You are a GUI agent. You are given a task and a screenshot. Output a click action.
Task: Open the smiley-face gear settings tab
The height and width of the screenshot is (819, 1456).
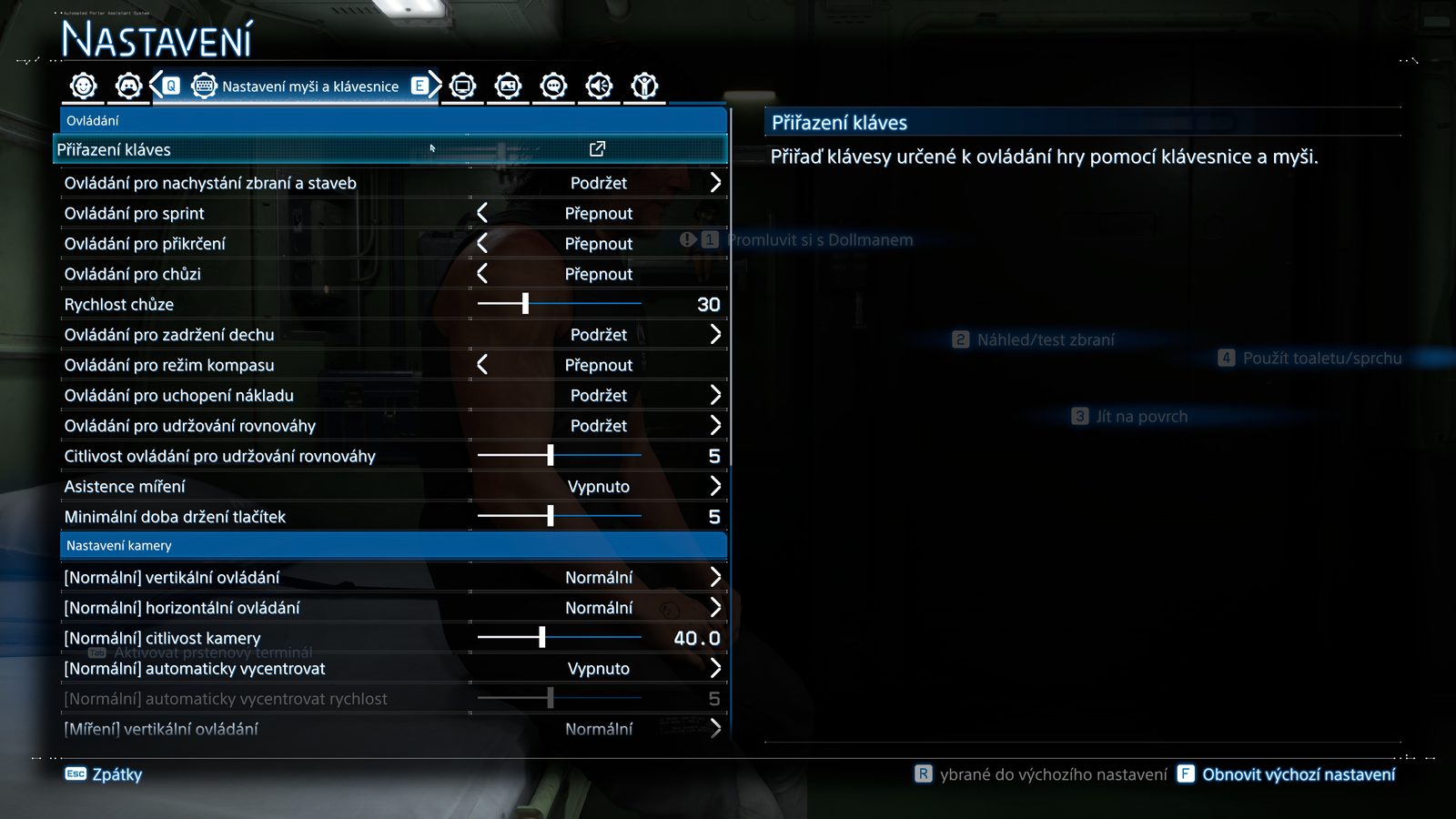coord(84,86)
